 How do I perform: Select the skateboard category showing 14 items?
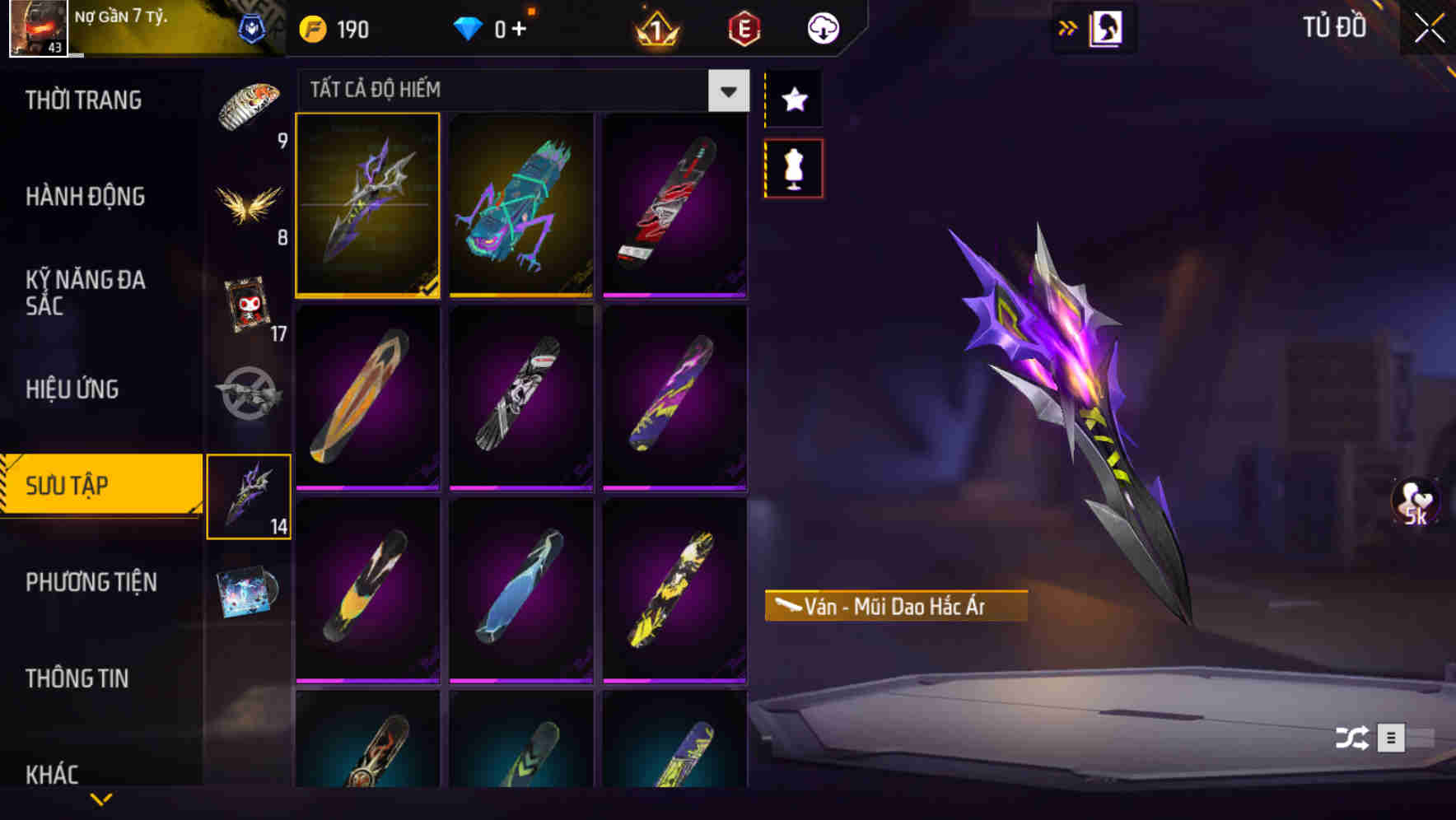[x=250, y=494]
